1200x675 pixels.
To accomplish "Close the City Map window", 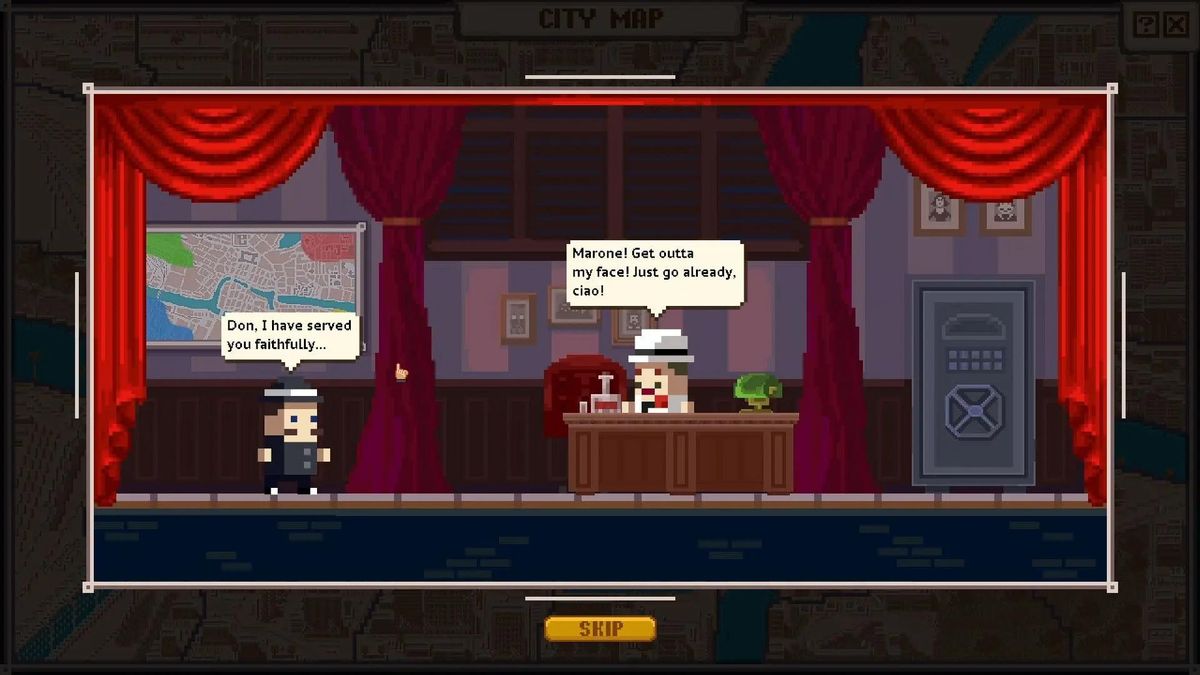I will coord(1175,25).
